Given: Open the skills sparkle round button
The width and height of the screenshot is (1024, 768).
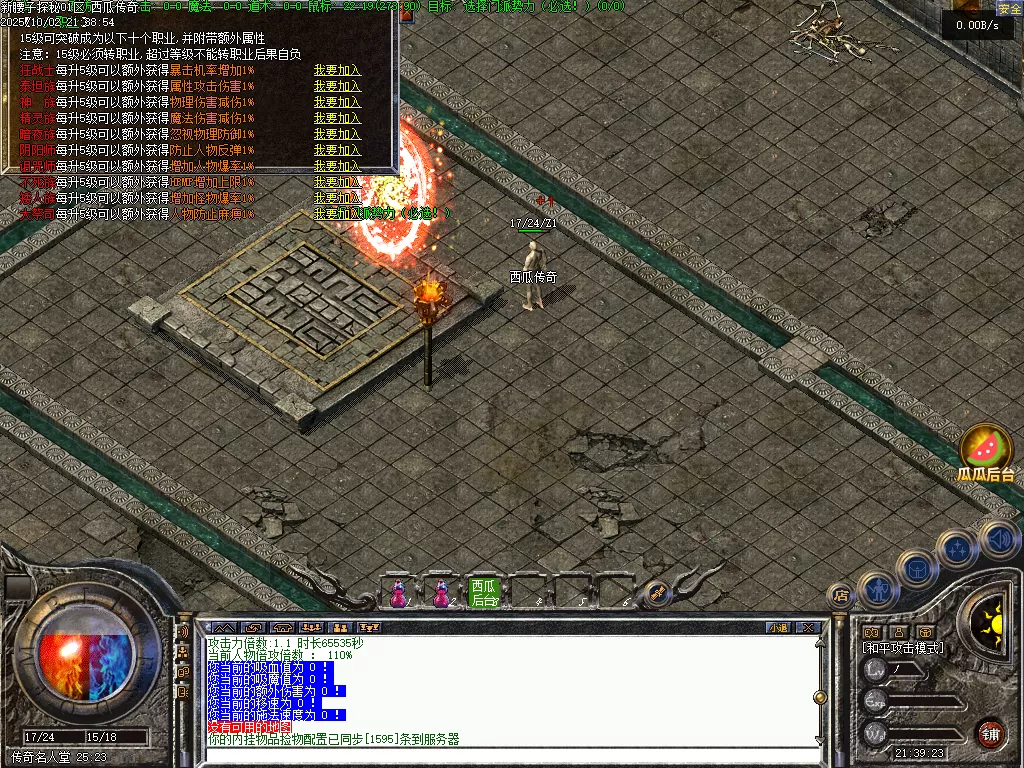Looking at the screenshot, I should tap(957, 548).
